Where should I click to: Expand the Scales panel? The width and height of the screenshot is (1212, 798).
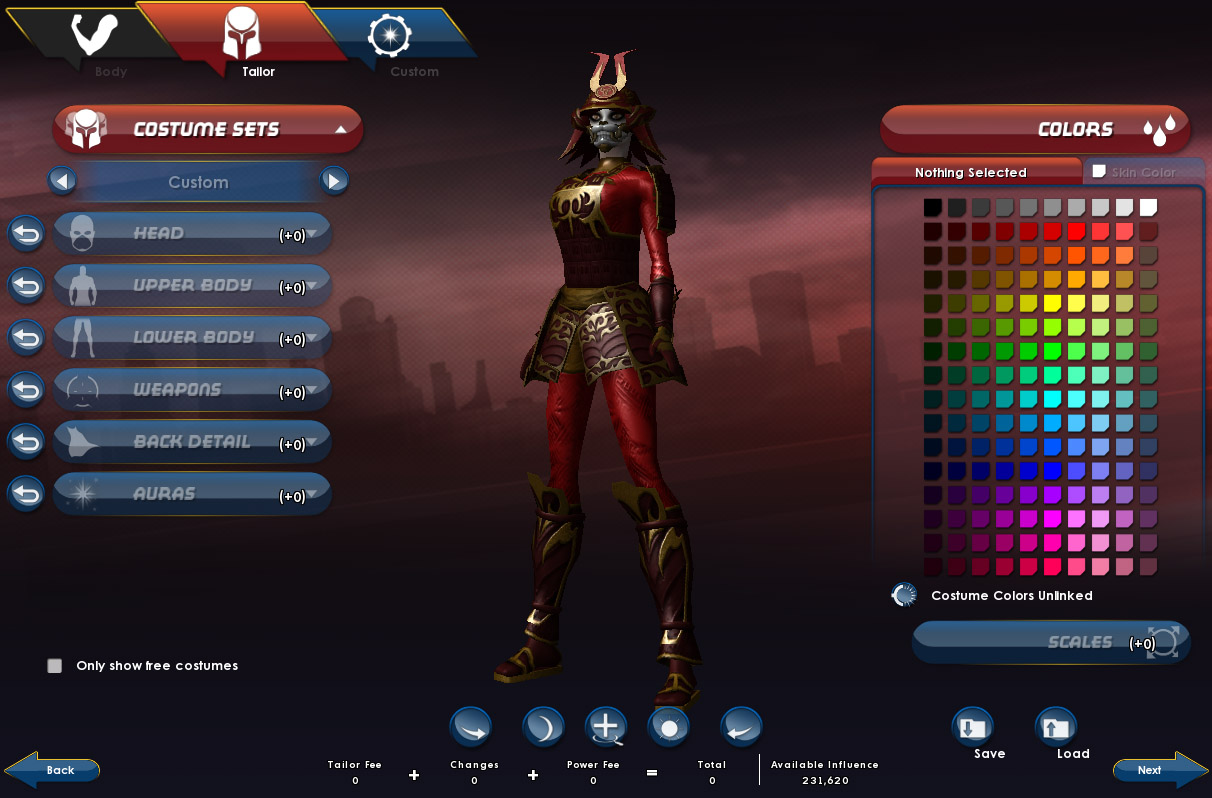point(1051,642)
